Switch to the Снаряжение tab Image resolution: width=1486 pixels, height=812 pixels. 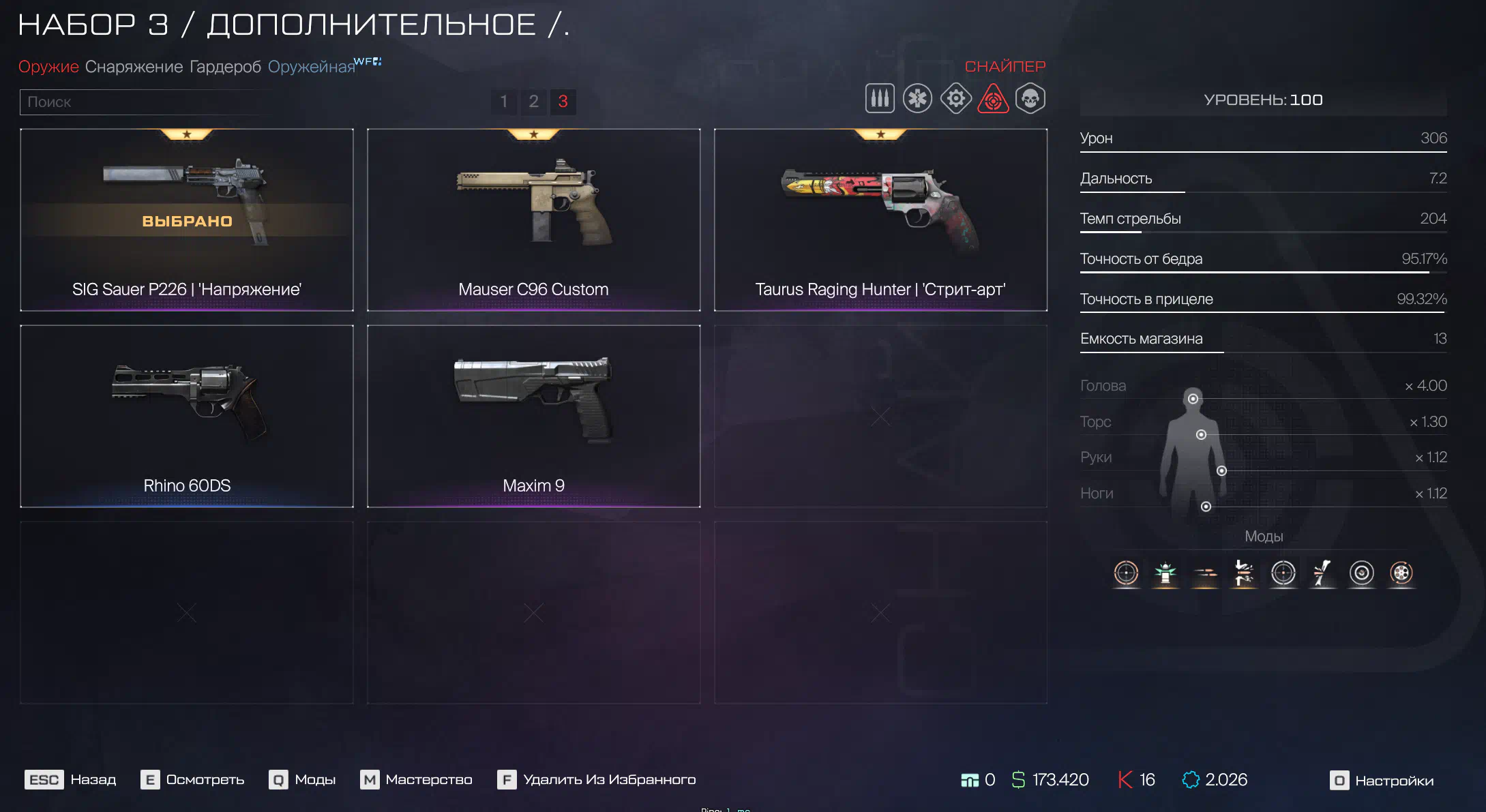click(134, 67)
